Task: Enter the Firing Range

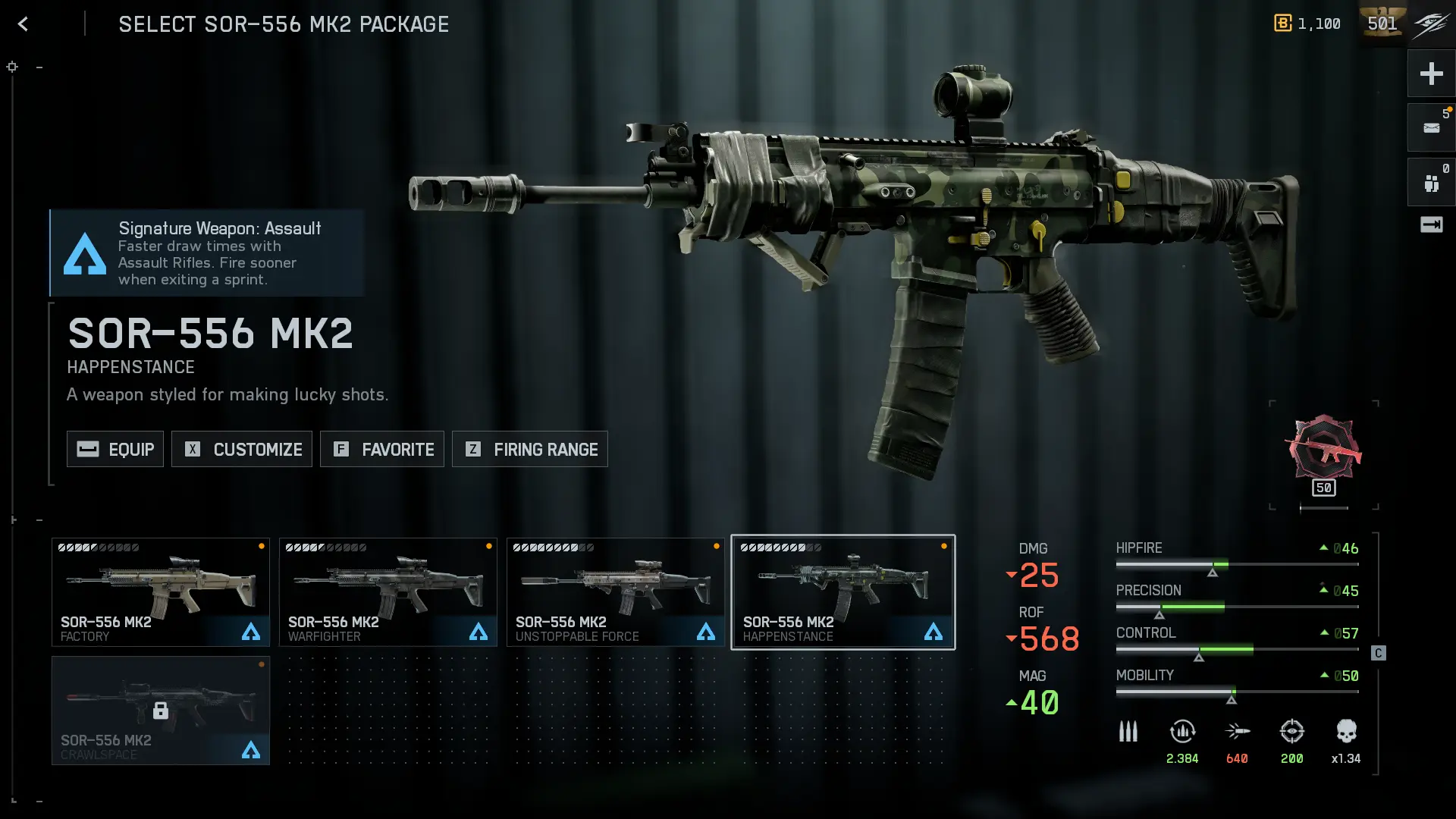Action: 530,449
